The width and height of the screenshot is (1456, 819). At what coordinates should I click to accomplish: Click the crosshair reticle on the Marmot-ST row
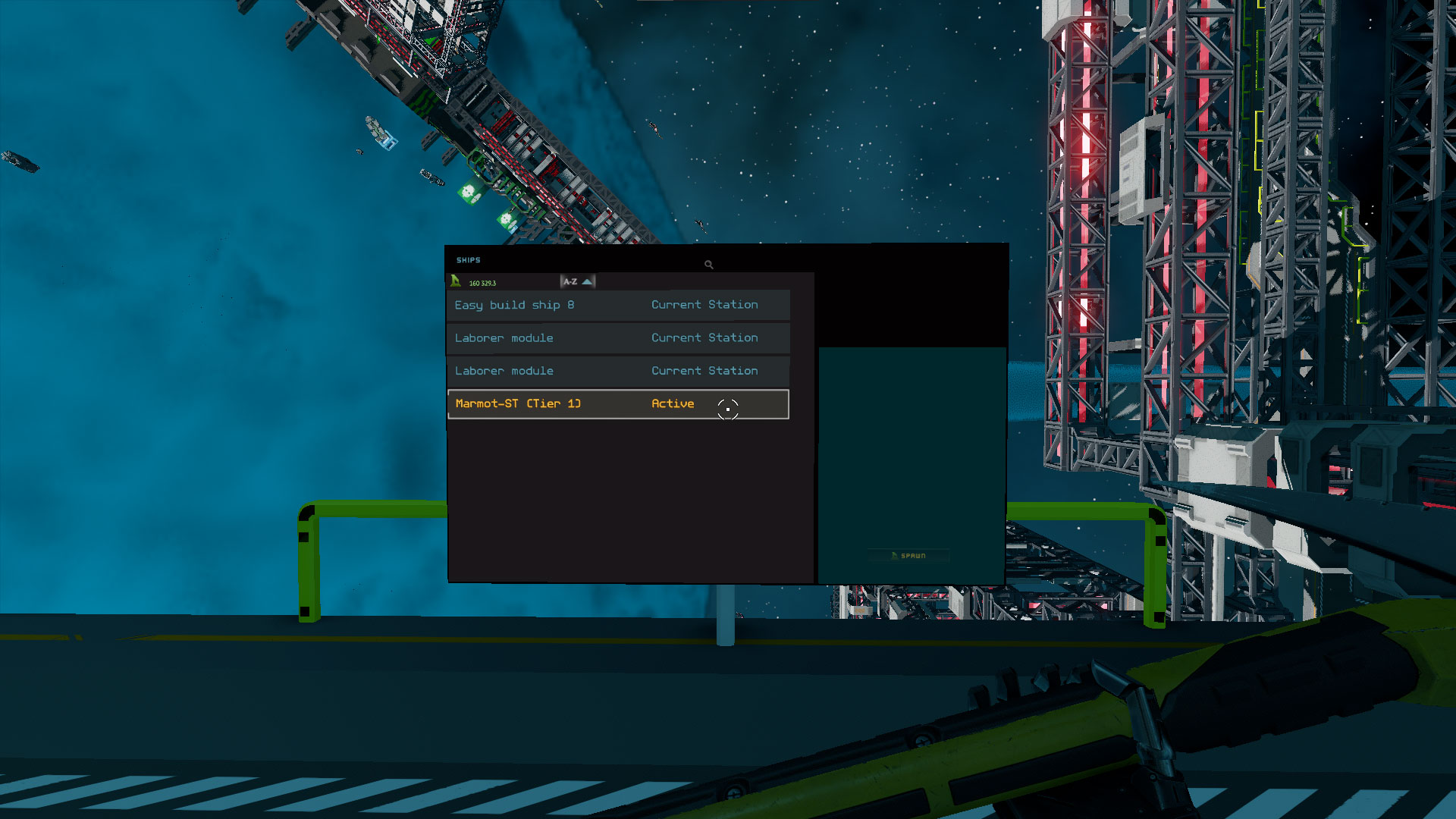727,409
